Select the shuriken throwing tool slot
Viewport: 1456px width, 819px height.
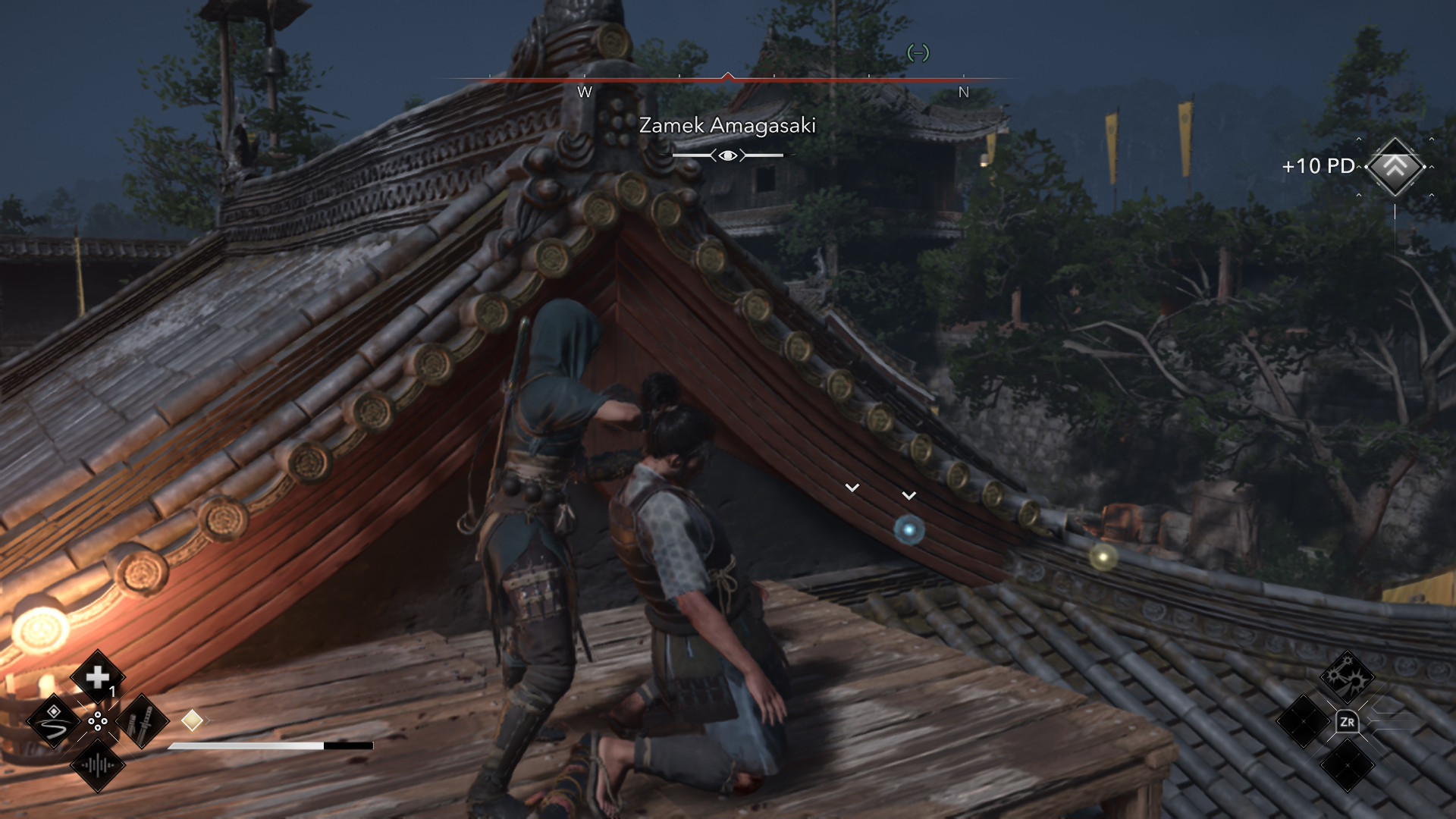[1347, 676]
